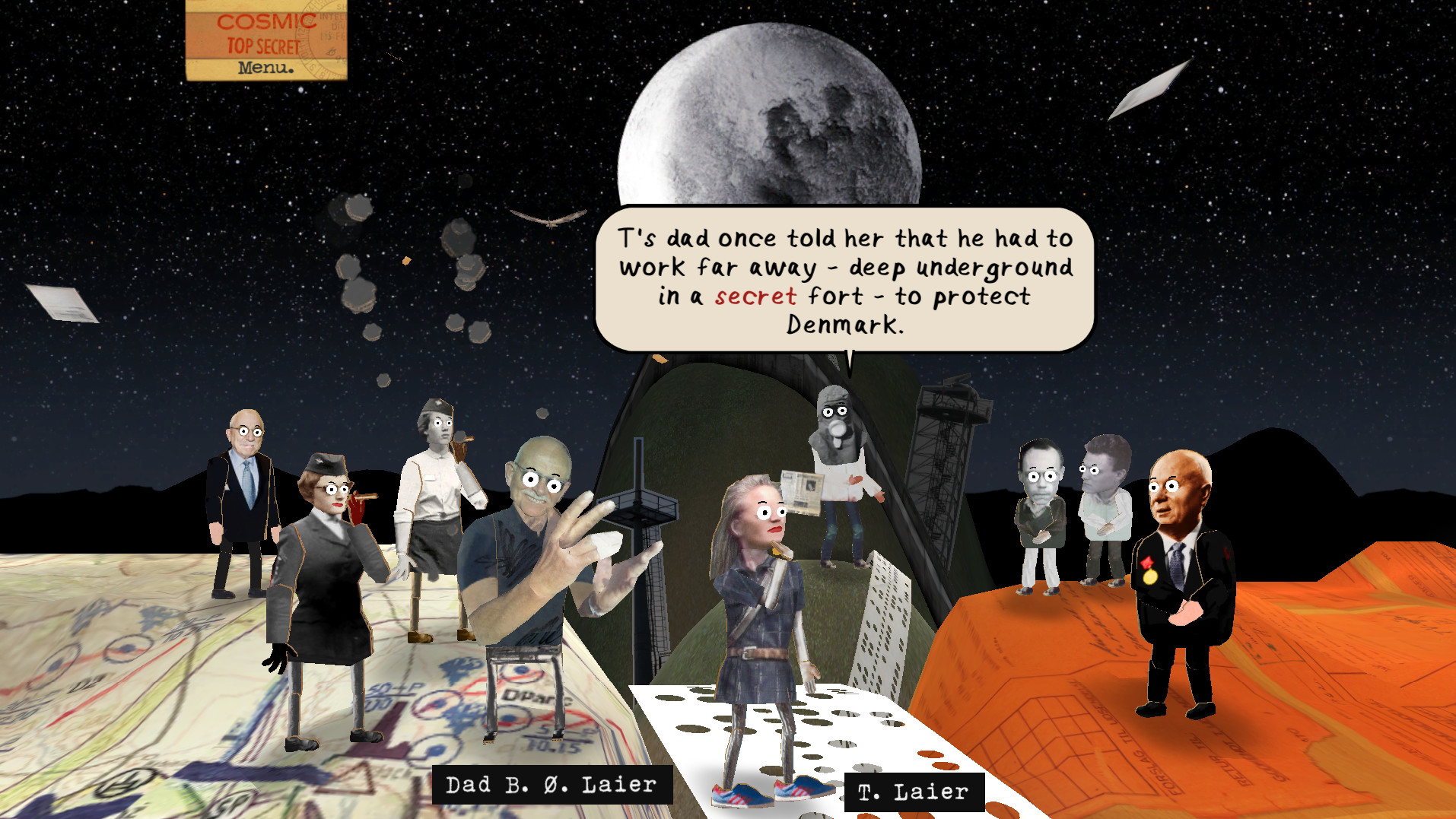Click the red word 'secret' in the speech bubble
The width and height of the screenshot is (1456, 819).
[x=755, y=297]
